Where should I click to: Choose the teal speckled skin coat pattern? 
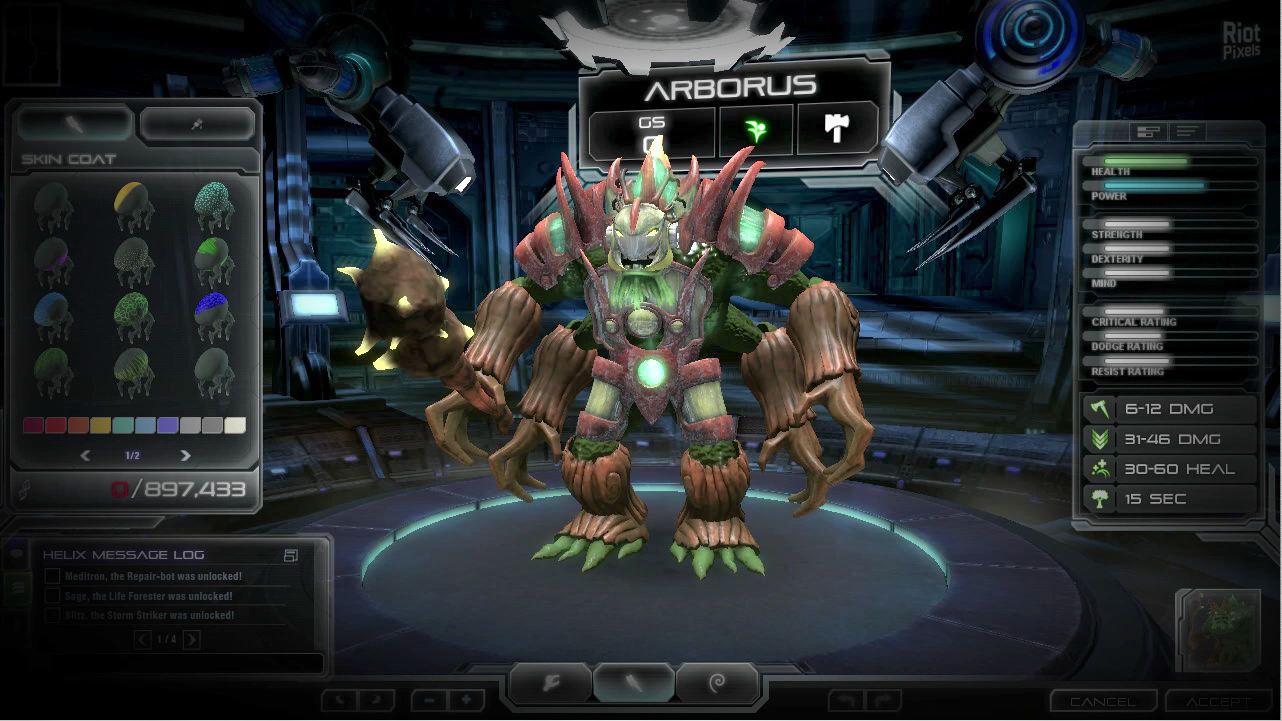click(213, 205)
